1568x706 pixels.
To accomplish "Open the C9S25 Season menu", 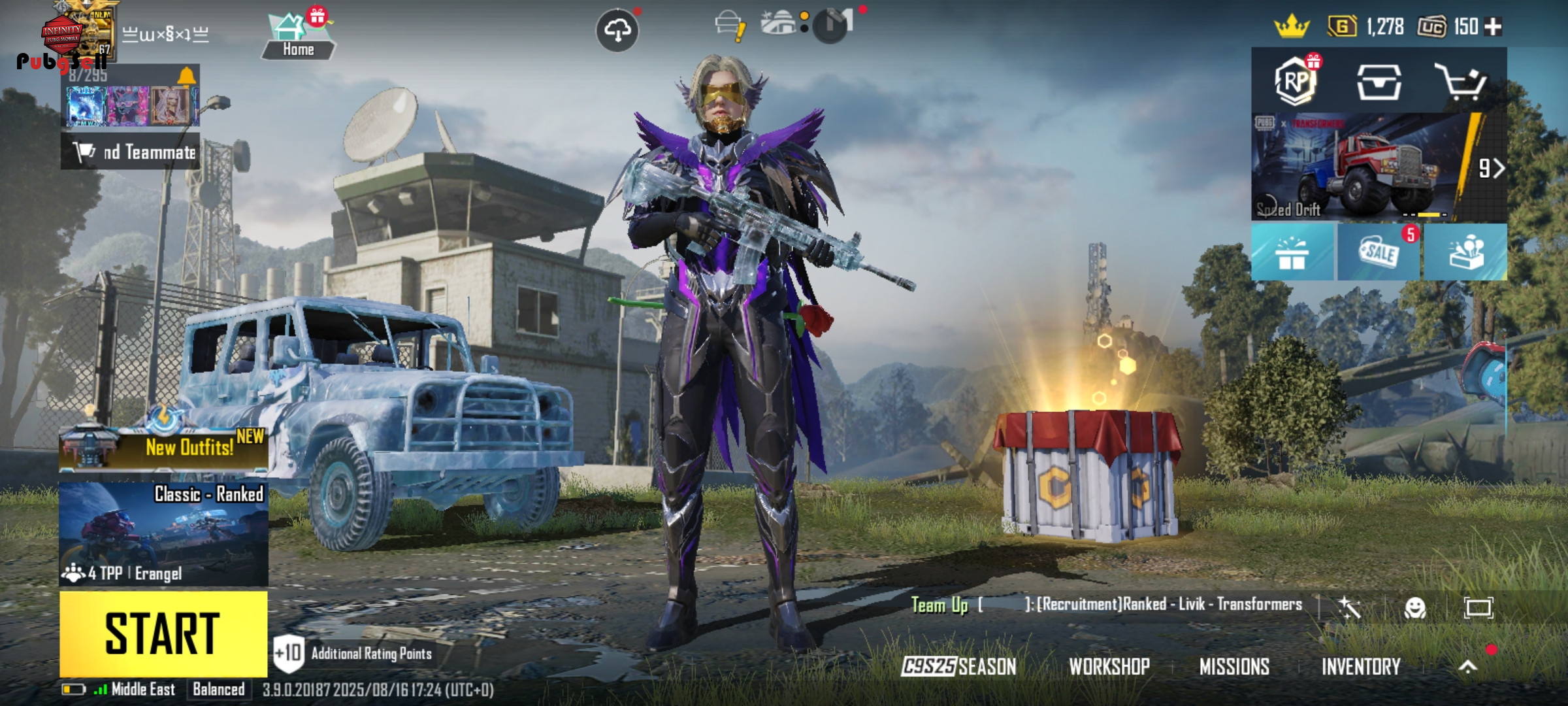I will 958,667.
